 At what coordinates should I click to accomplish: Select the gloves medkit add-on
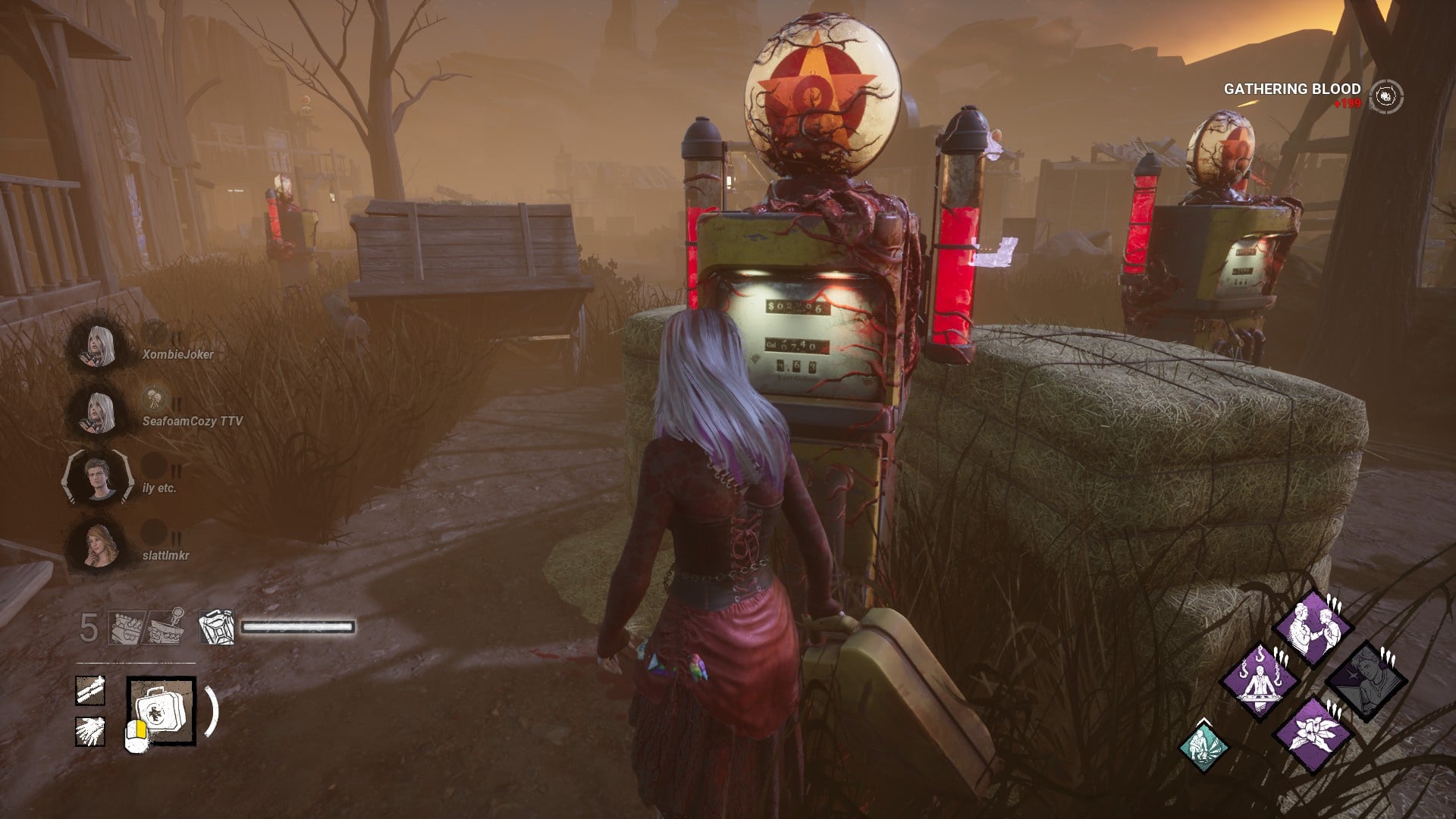(x=90, y=731)
